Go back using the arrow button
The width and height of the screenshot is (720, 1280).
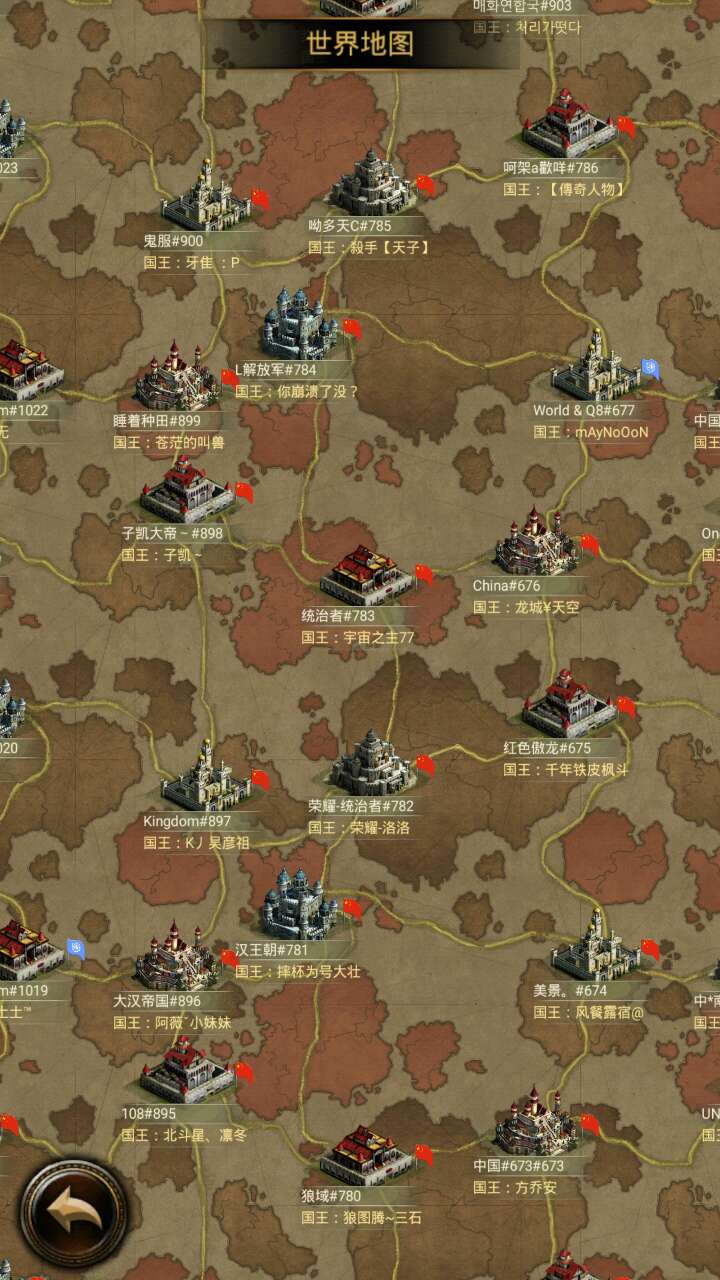(75, 1212)
